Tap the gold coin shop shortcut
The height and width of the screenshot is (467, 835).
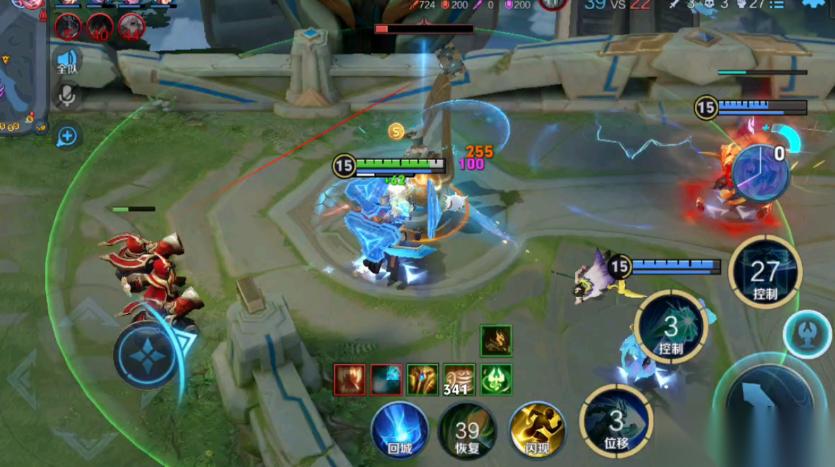[x=396, y=131]
